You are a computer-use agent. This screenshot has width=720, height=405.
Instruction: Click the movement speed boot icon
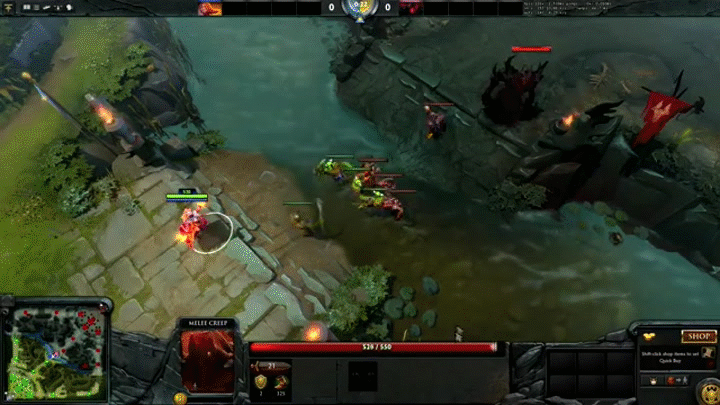(x=282, y=381)
